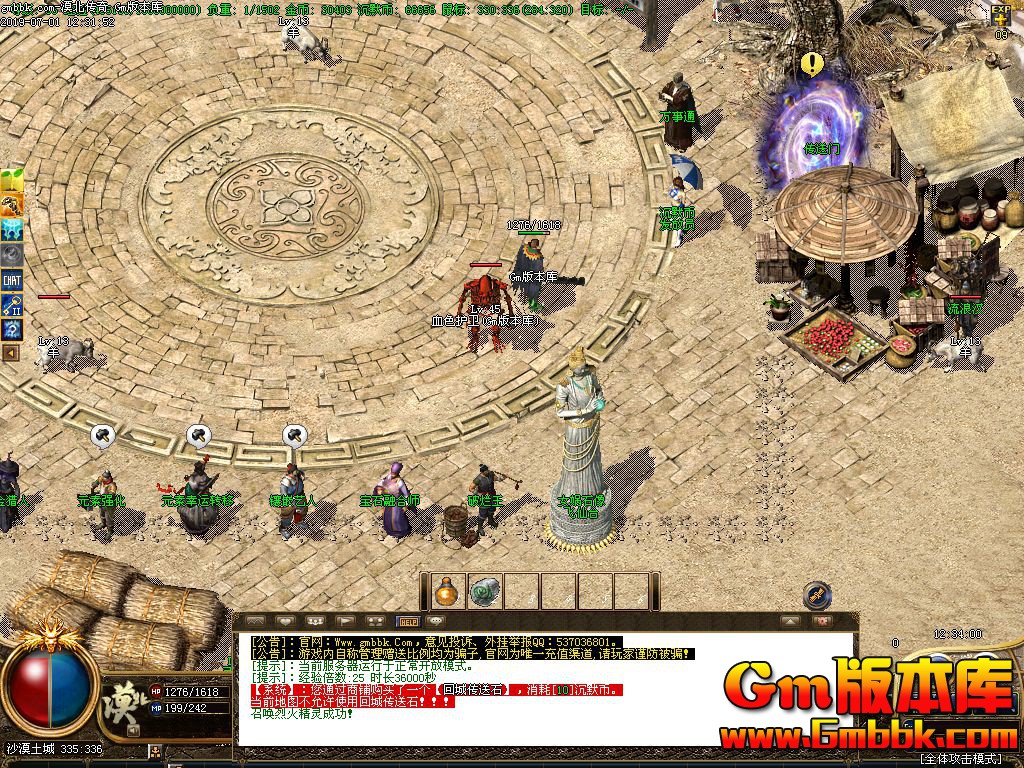Use the orange potion in the hotbar
This screenshot has height=768, width=1024.
(x=445, y=591)
